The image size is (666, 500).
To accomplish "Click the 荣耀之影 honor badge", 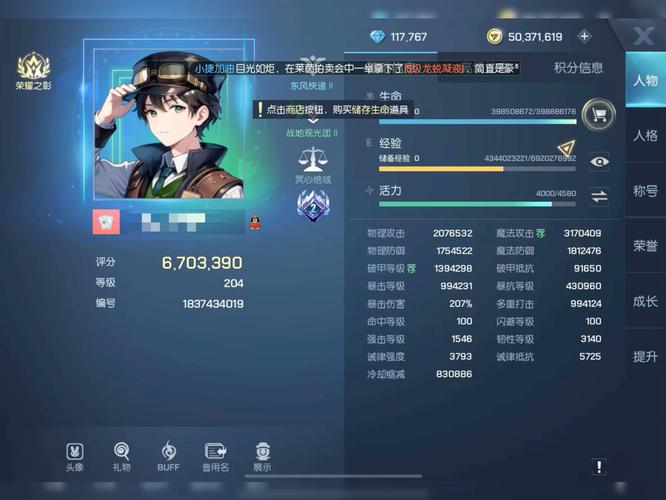I will (33, 71).
